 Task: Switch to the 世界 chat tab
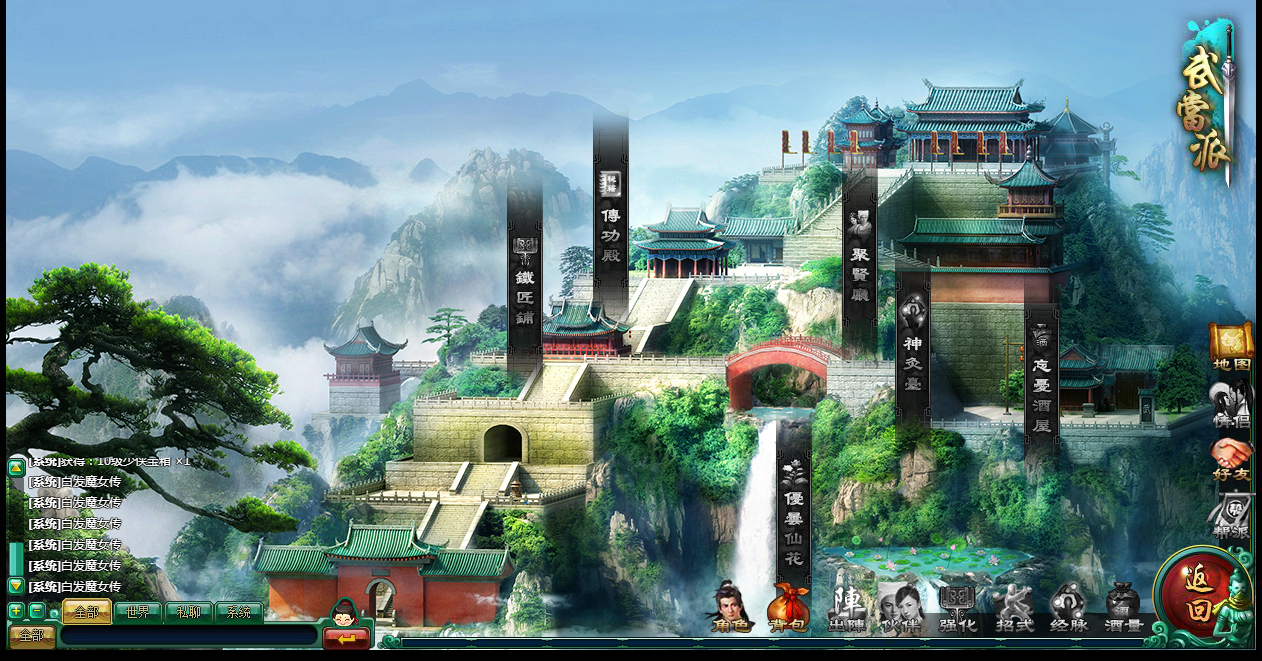pyautogui.click(x=138, y=612)
